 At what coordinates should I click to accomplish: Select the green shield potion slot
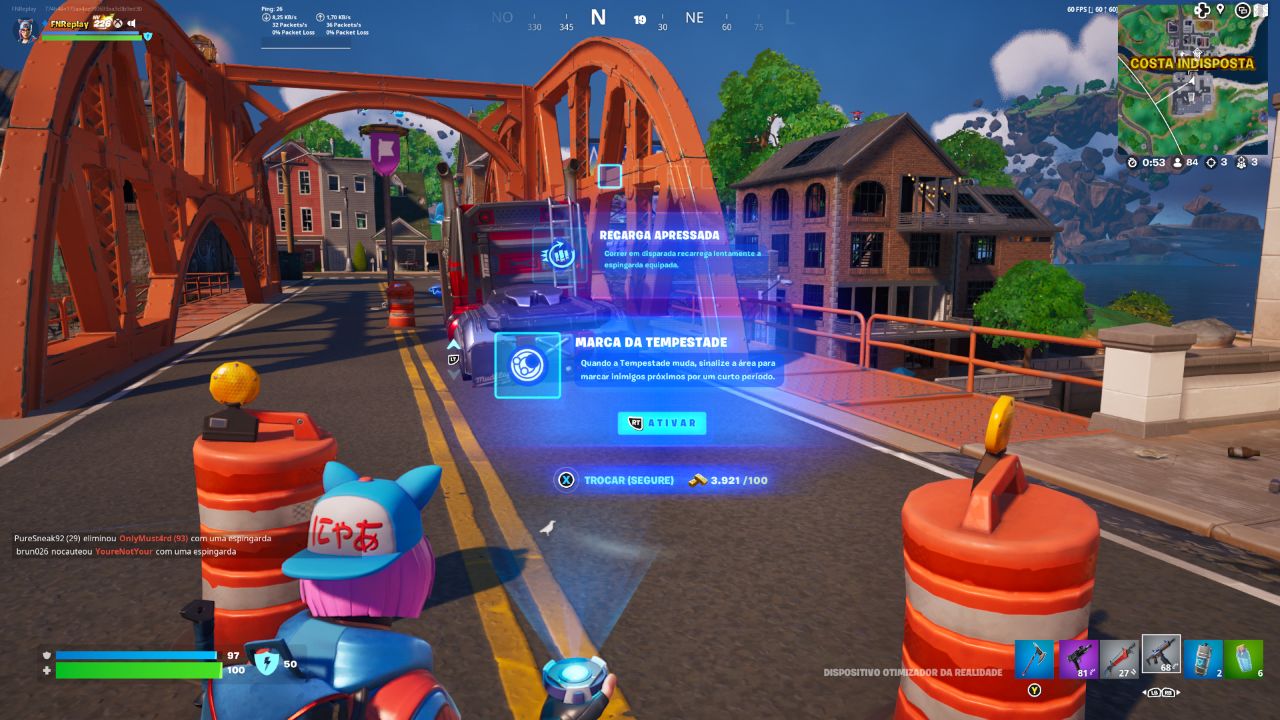pos(1245,658)
